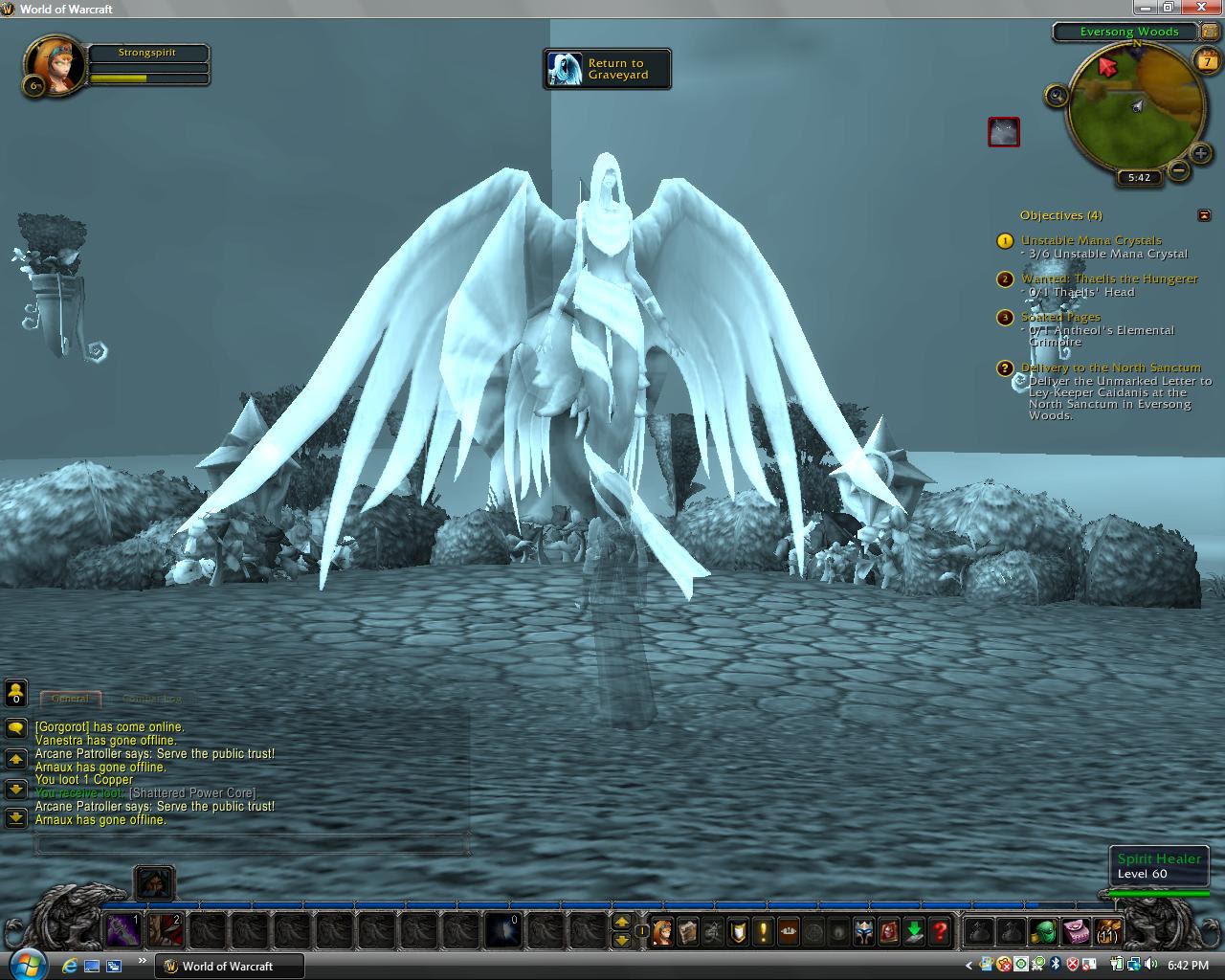The image size is (1225, 980).
Task: Dismiss the red debuff icon beside the minimap
Action: pos(1004,132)
